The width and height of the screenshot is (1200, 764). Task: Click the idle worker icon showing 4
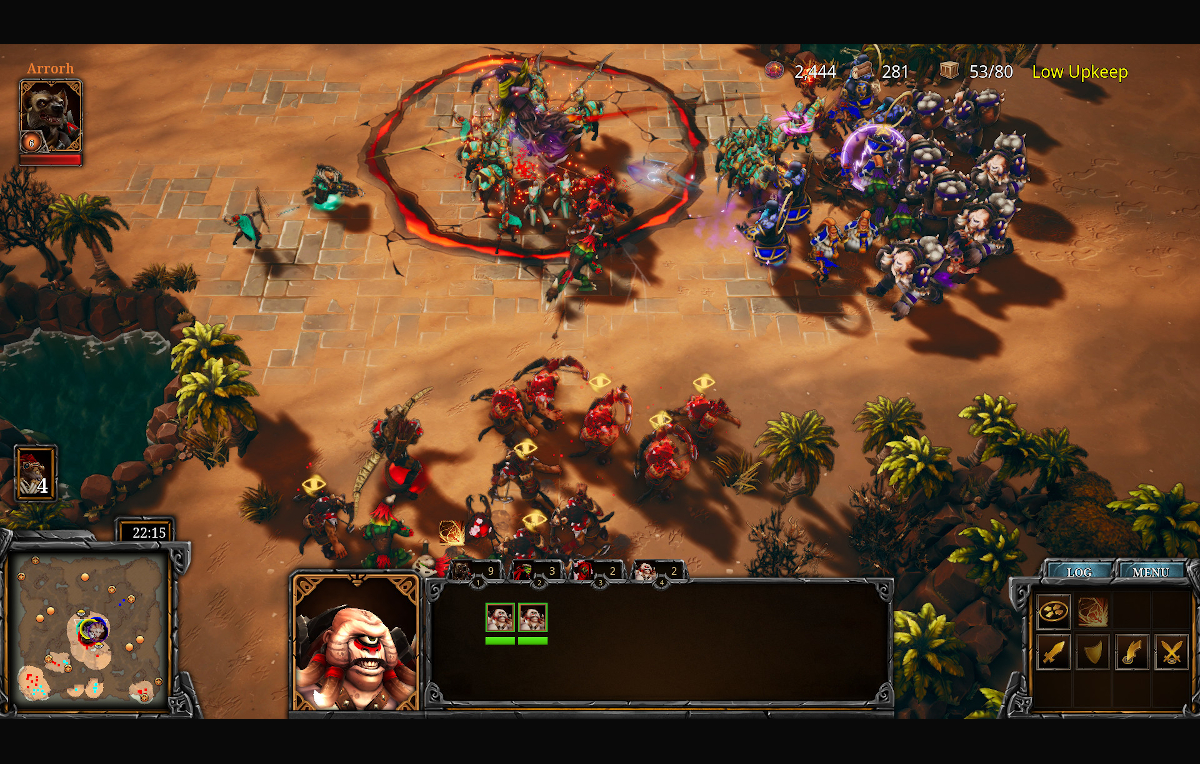(36, 473)
